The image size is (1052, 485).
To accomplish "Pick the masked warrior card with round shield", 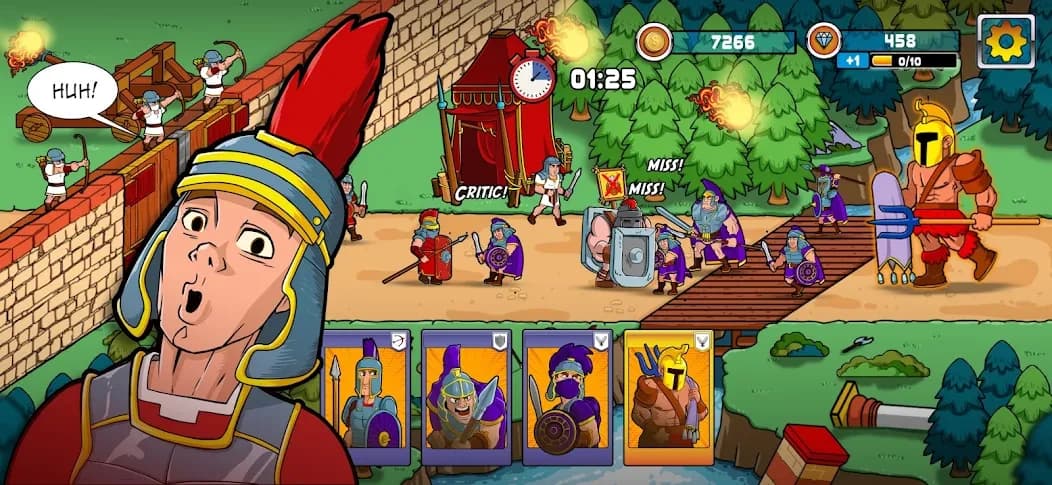I will [567, 396].
